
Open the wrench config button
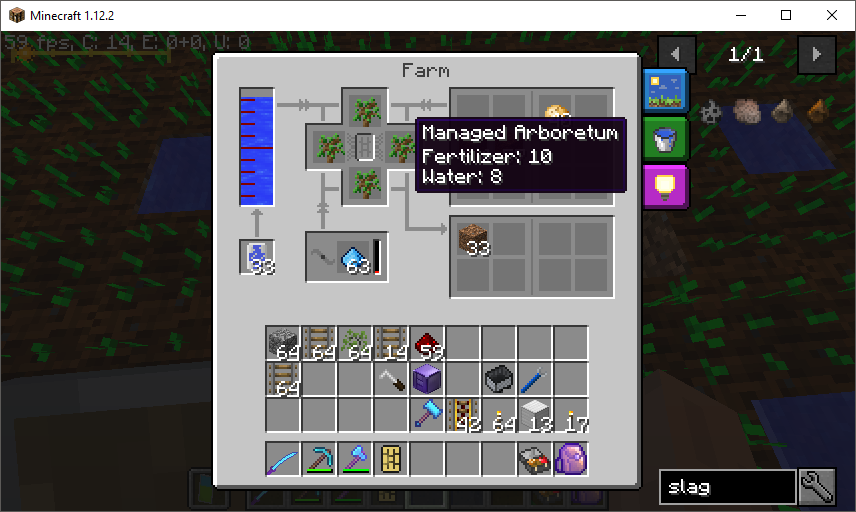817,487
